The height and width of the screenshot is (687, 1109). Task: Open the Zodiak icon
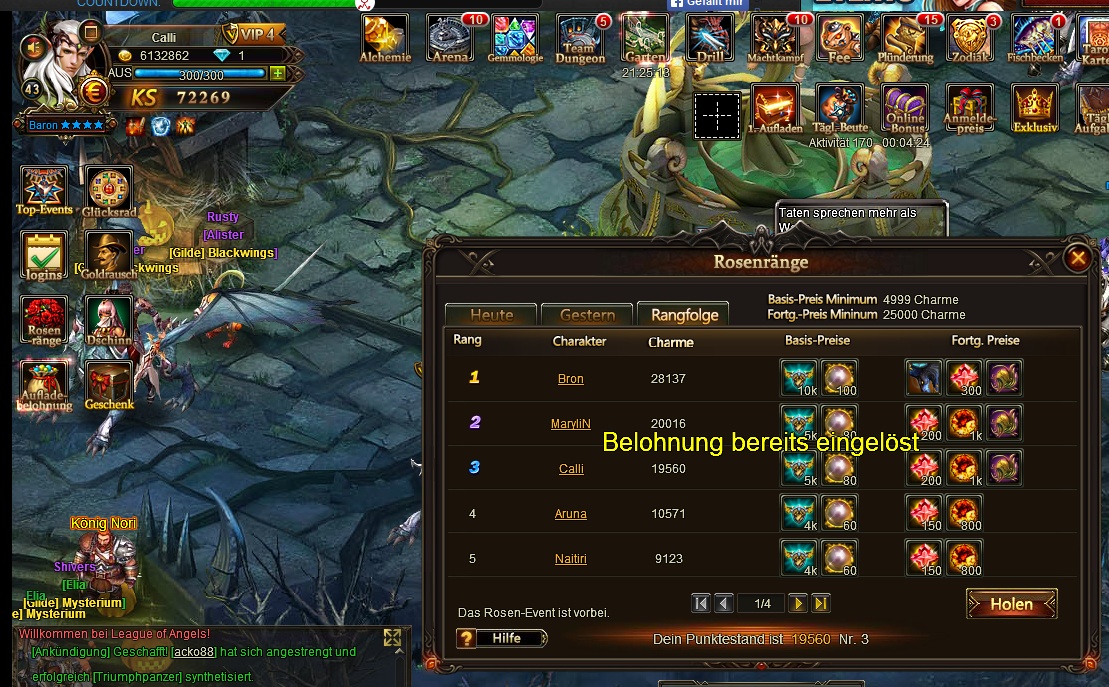point(969,39)
